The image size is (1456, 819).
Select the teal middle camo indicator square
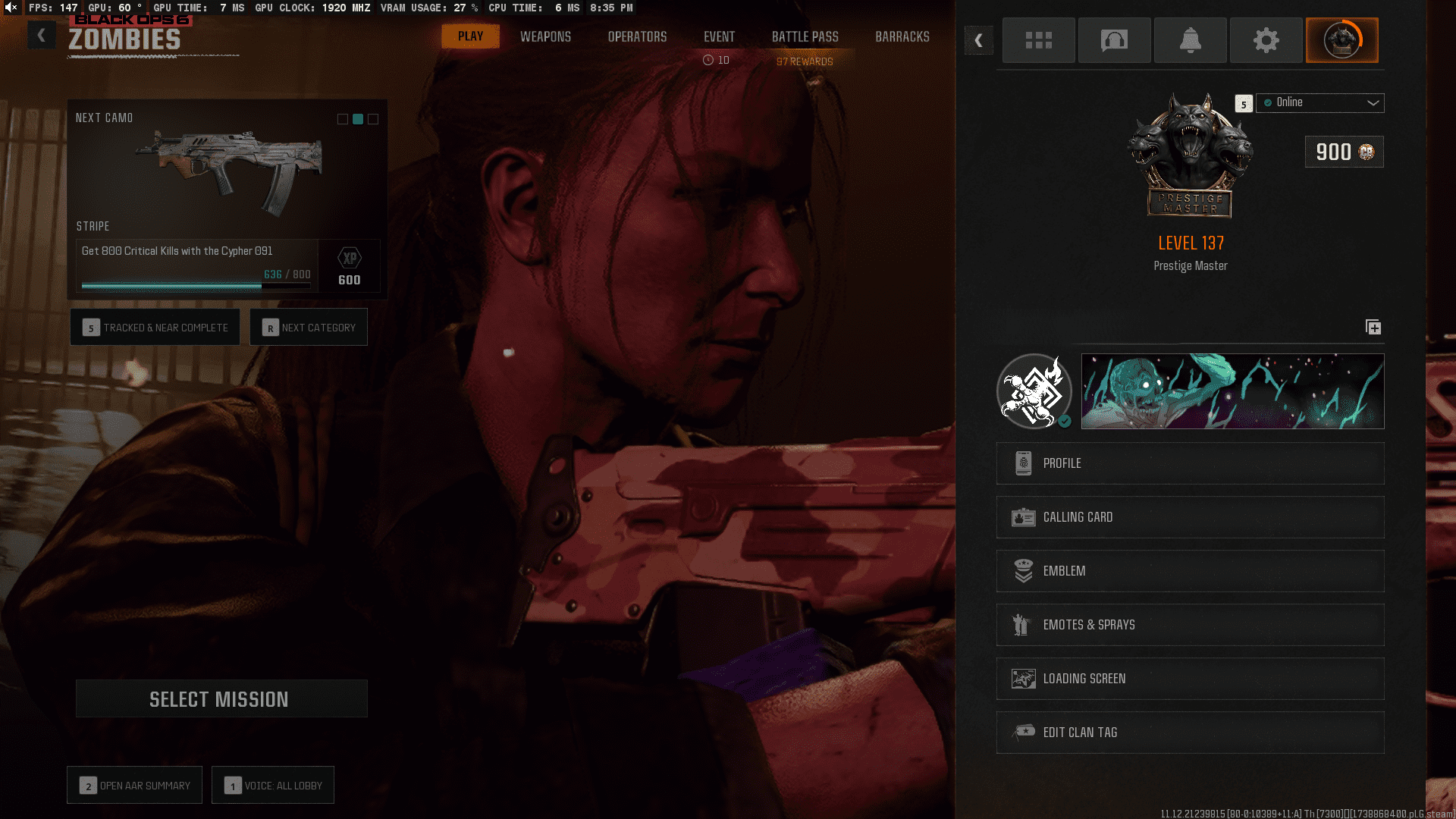357,119
